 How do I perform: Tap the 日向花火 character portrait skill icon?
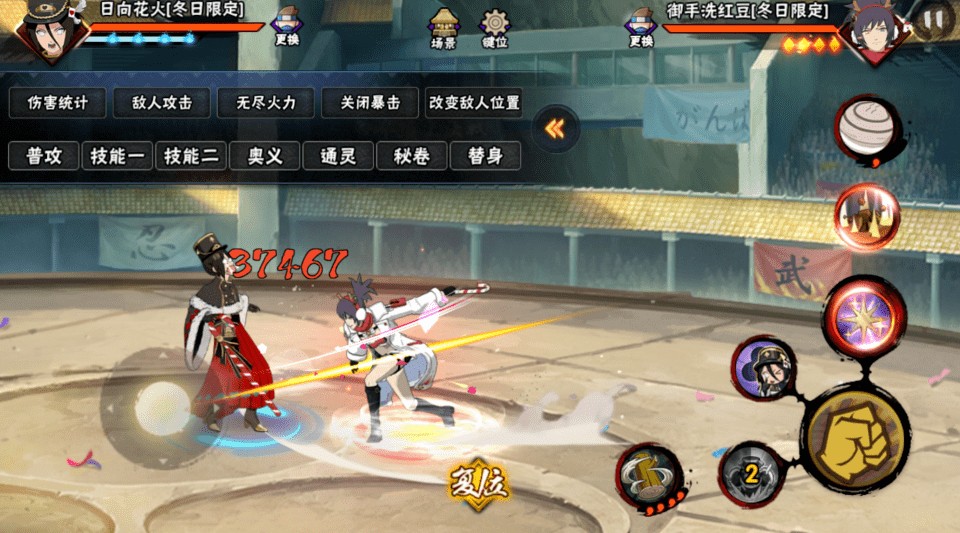(763, 369)
